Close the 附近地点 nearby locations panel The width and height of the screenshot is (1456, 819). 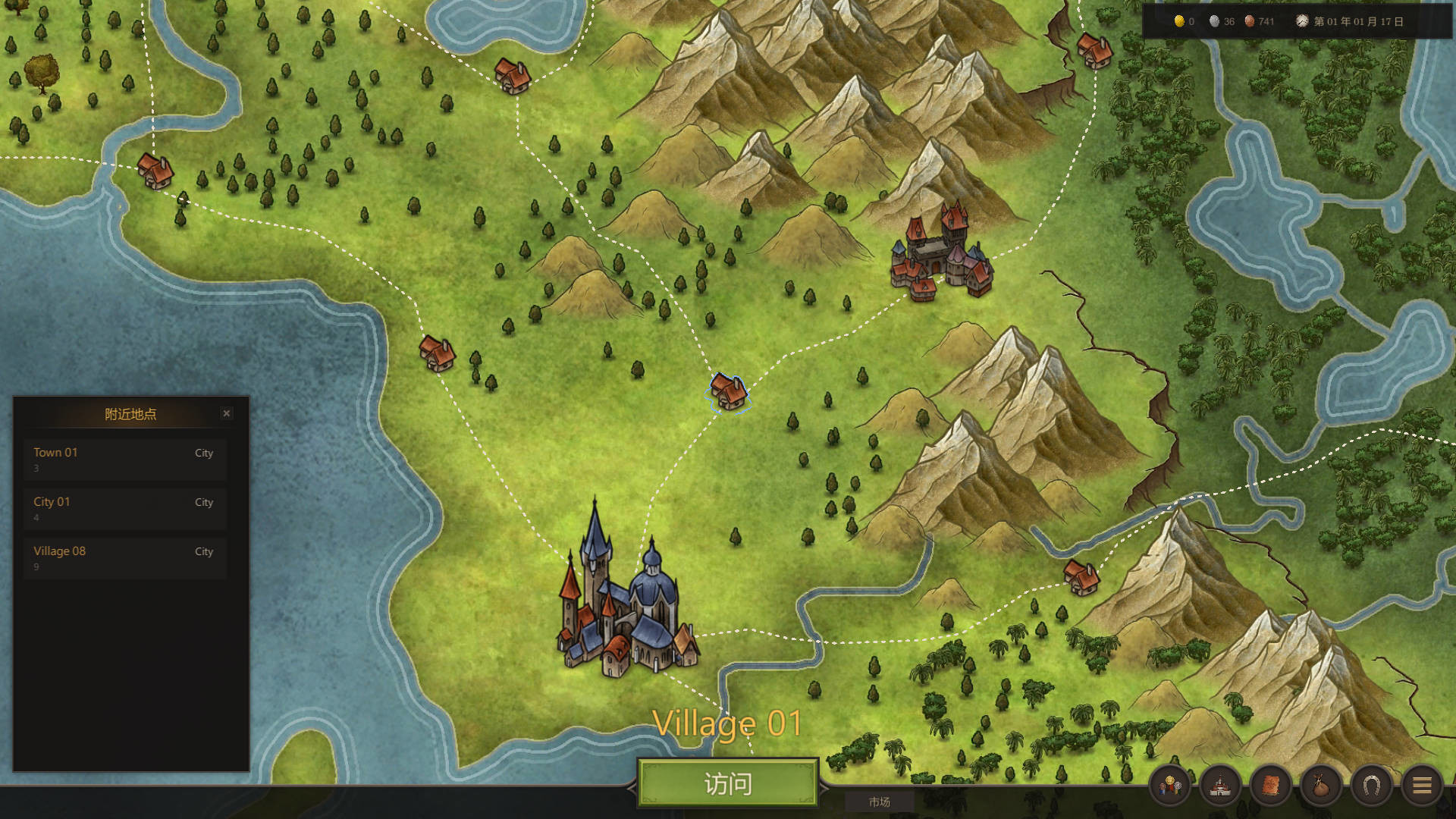[226, 413]
